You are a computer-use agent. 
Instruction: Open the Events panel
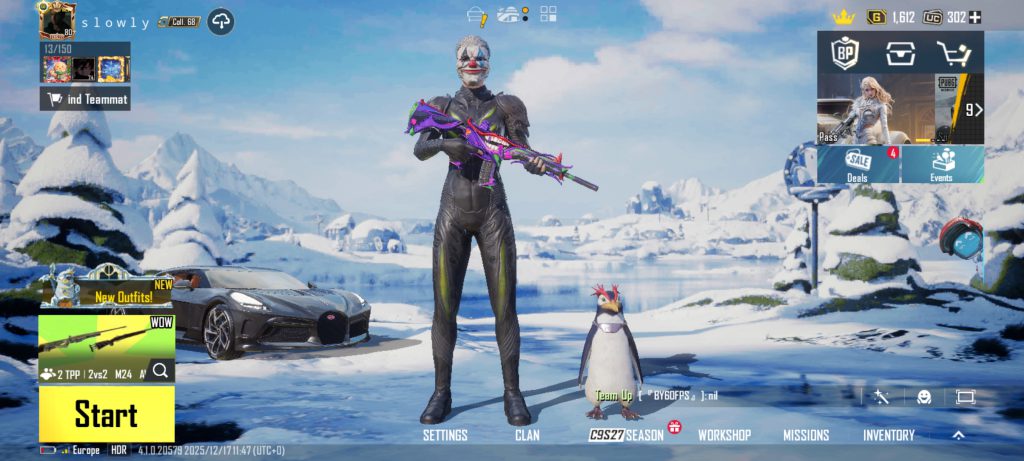(x=942, y=165)
